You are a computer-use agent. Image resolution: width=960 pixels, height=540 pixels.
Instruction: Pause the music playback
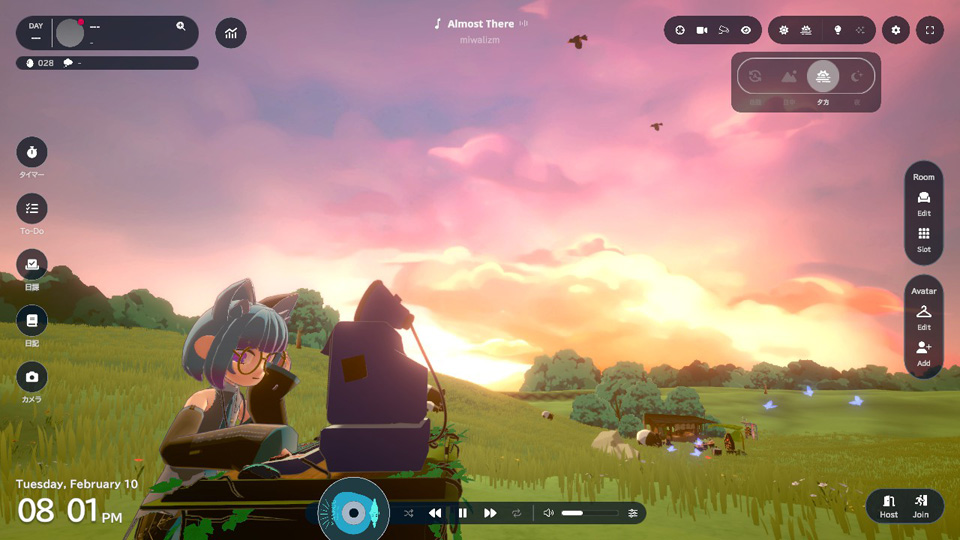462,513
